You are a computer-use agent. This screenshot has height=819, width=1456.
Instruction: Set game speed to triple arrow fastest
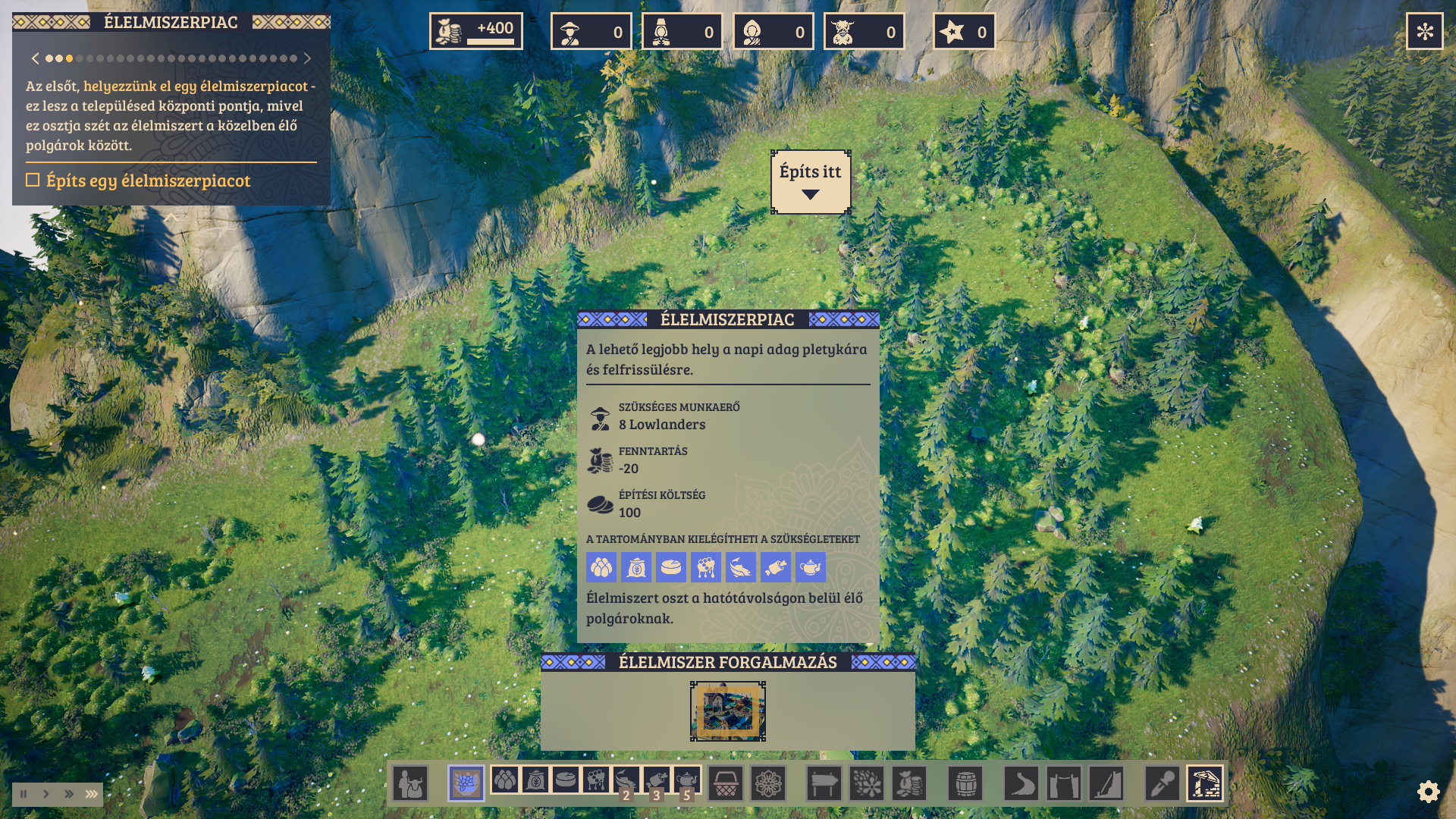[92, 794]
